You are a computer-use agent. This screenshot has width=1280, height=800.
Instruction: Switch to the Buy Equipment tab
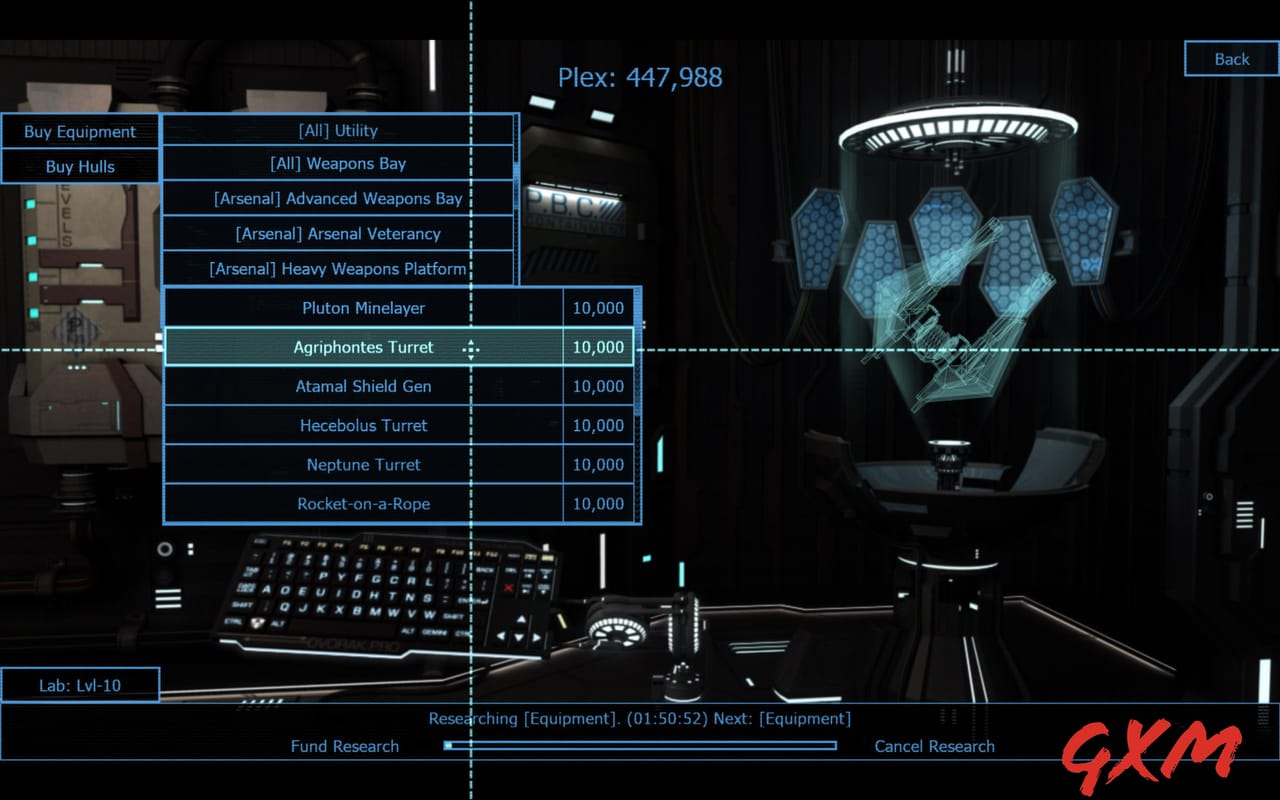pos(80,131)
